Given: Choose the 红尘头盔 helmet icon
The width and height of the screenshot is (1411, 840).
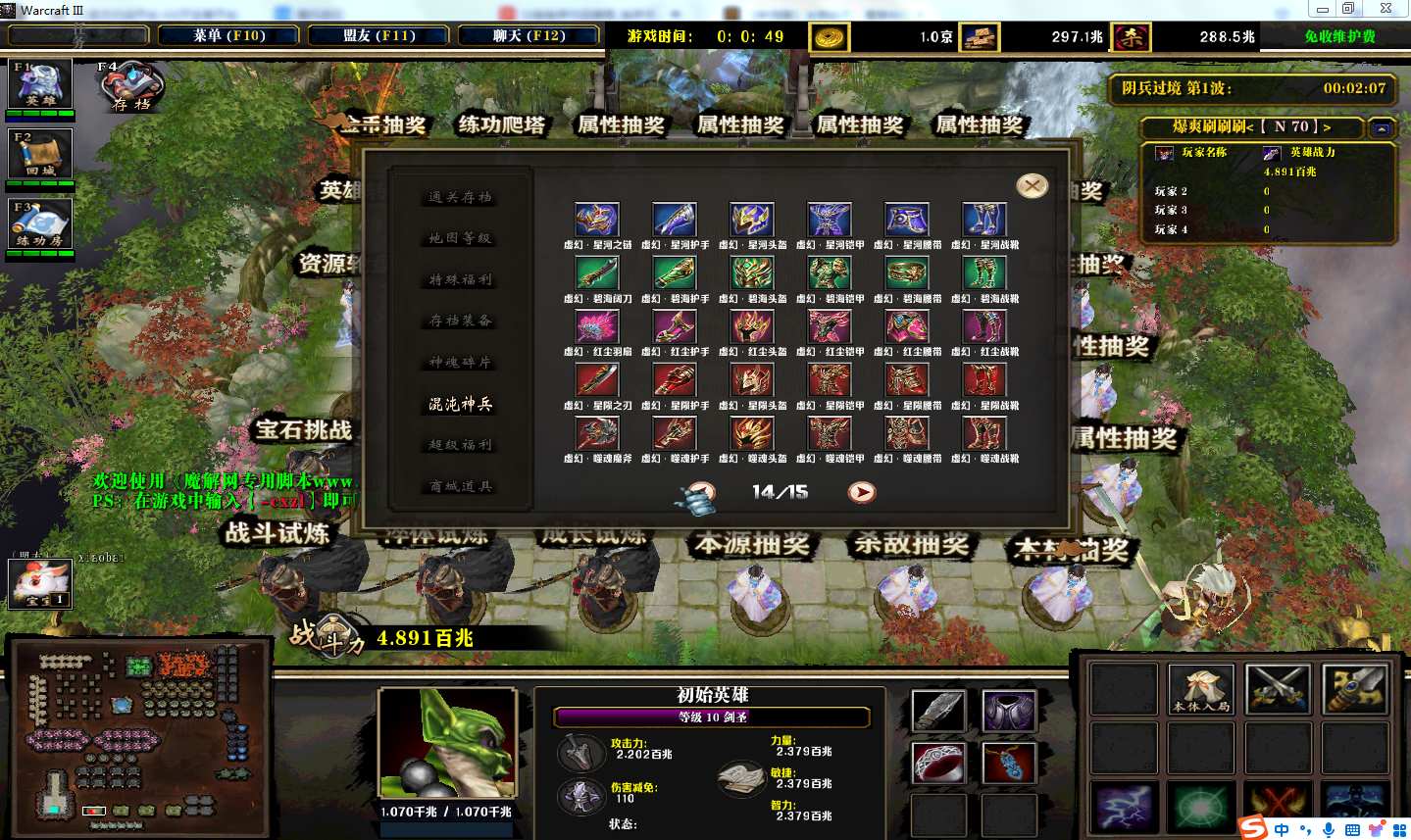Looking at the screenshot, I should point(752,326).
